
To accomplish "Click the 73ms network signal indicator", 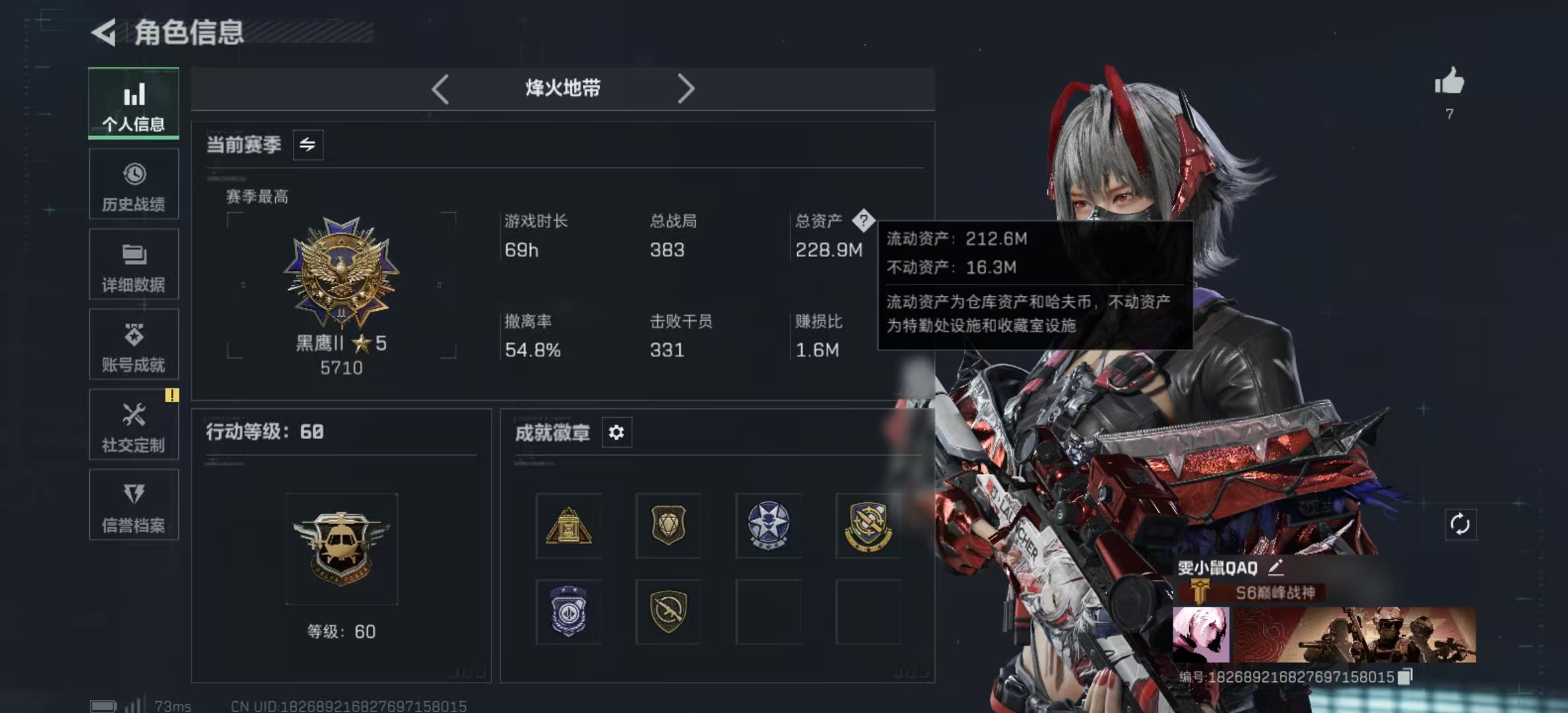I will [154, 704].
